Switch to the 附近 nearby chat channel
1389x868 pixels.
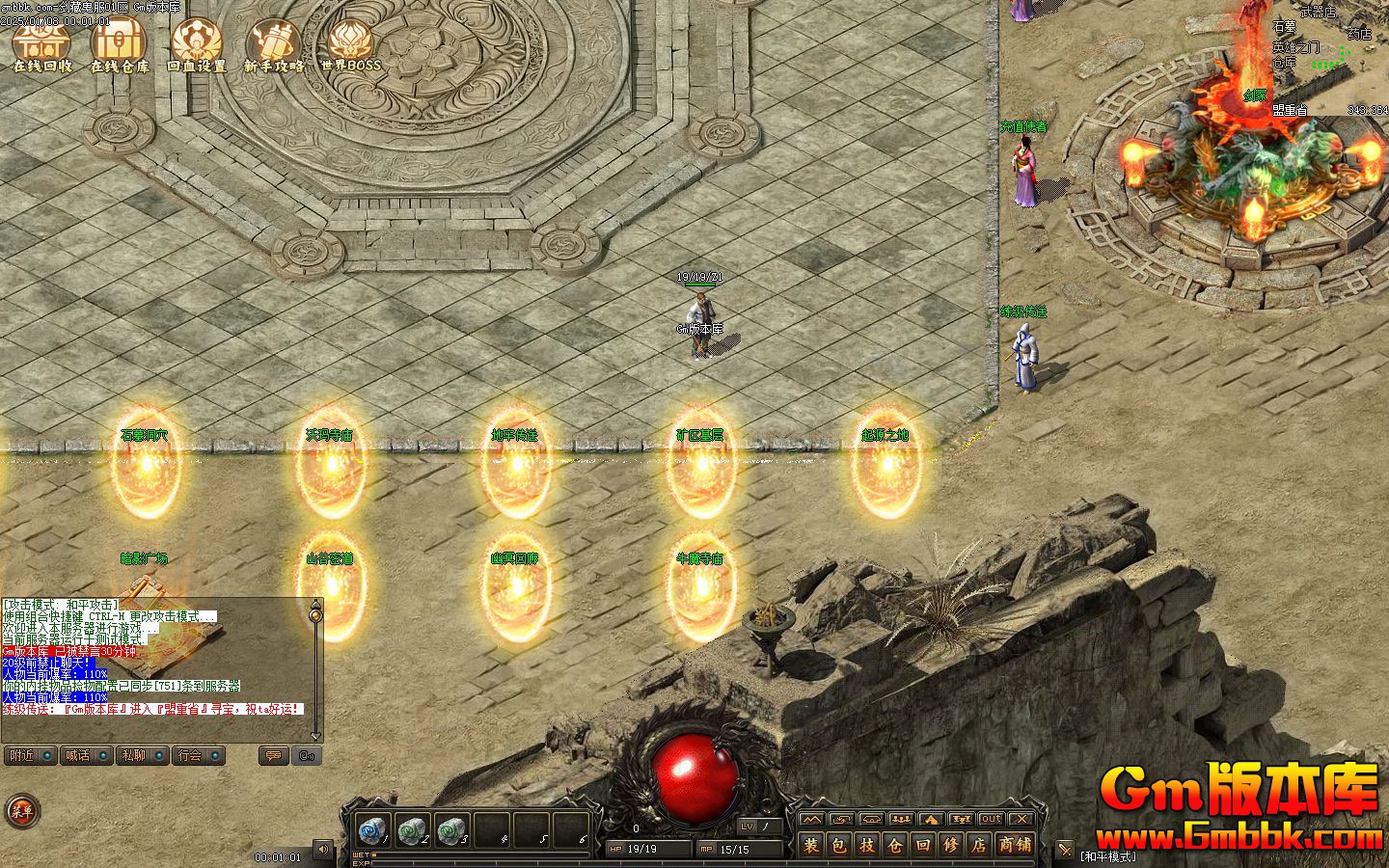coord(29,755)
